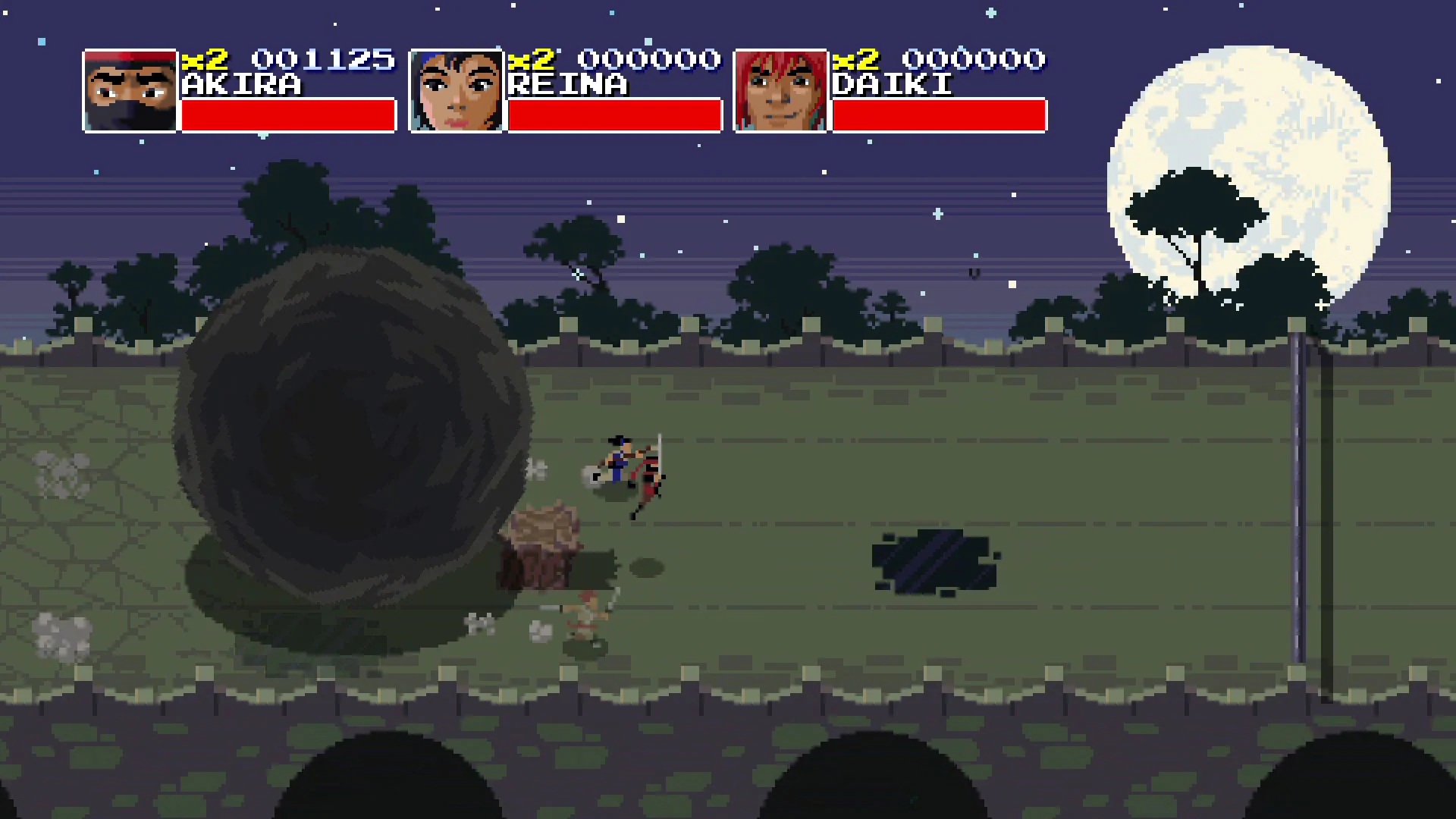Click the dark oil puddle on the ground
Screen dimensions: 1456x819
click(933, 561)
